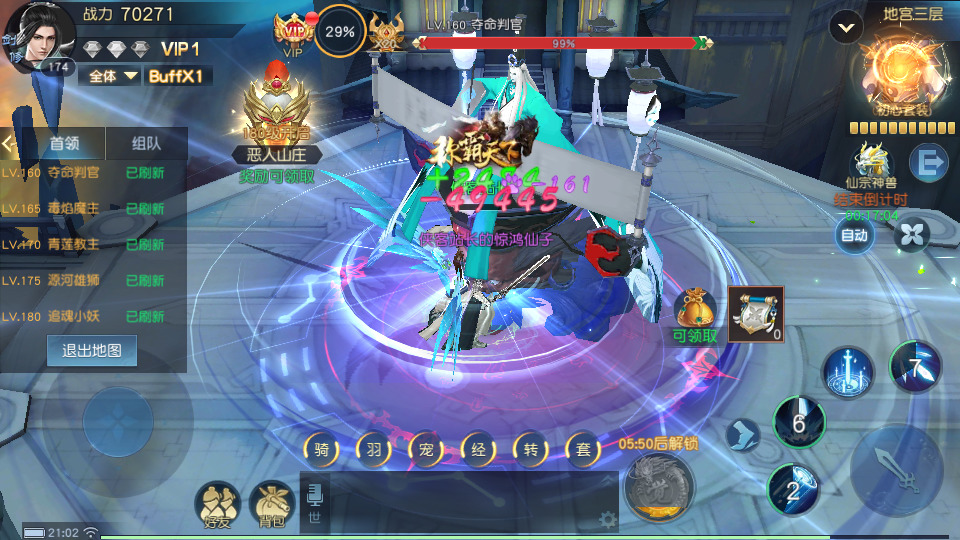Open the 背包 backpack
This screenshot has height=540, width=960.
[x=271, y=502]
